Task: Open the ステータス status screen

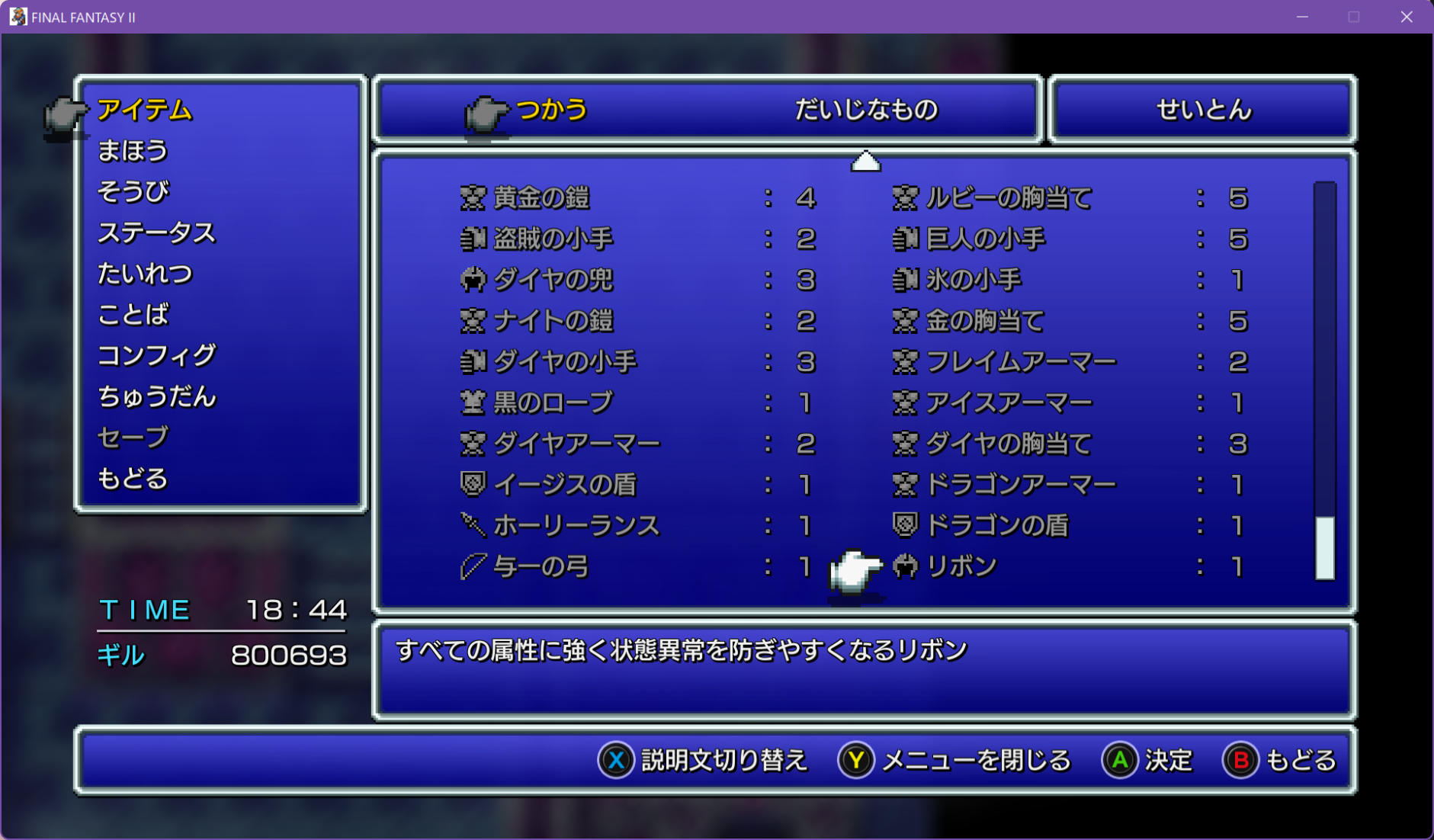Action: [x=156, y=232]
